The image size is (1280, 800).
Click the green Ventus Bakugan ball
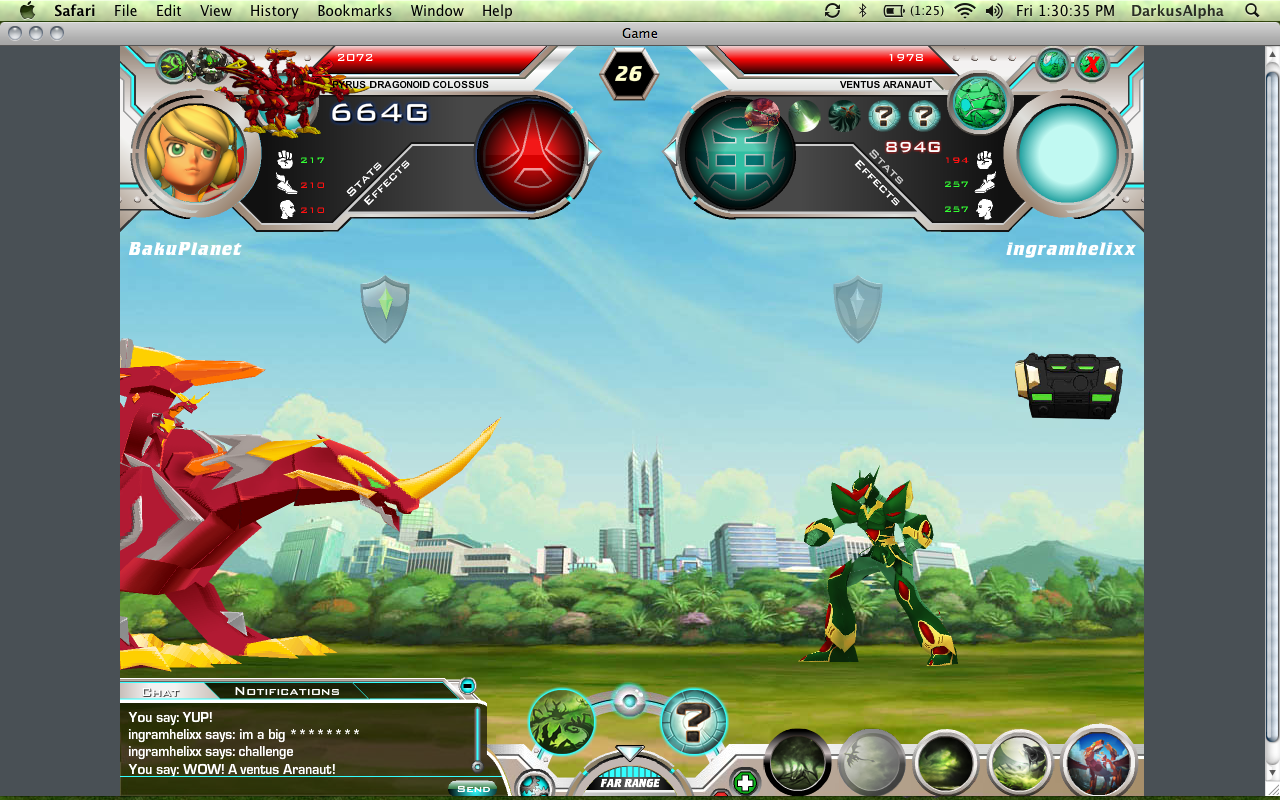(x=978, y=103)
